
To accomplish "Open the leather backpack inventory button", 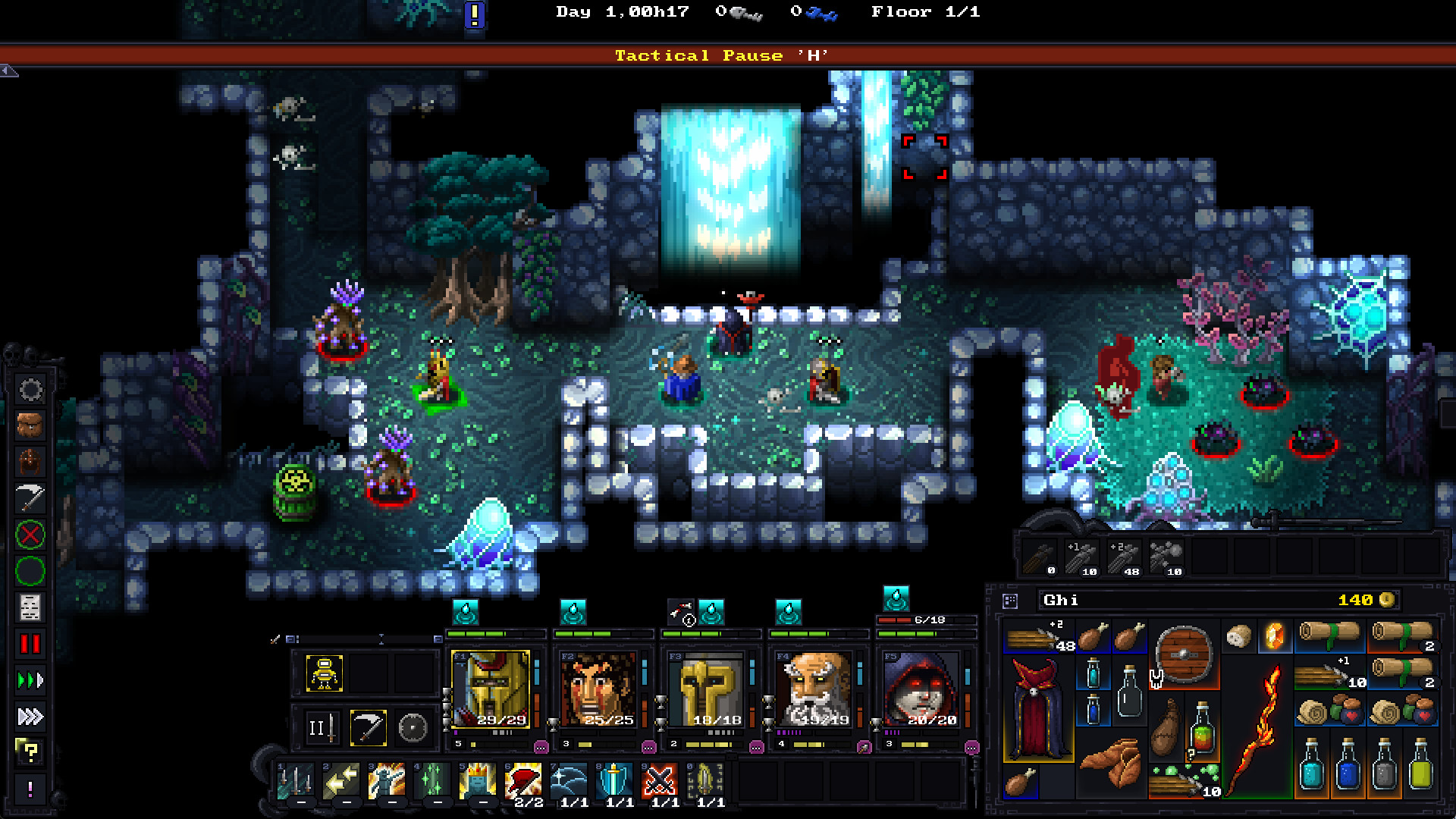I will pyautogui.click(x=30, y=426).
